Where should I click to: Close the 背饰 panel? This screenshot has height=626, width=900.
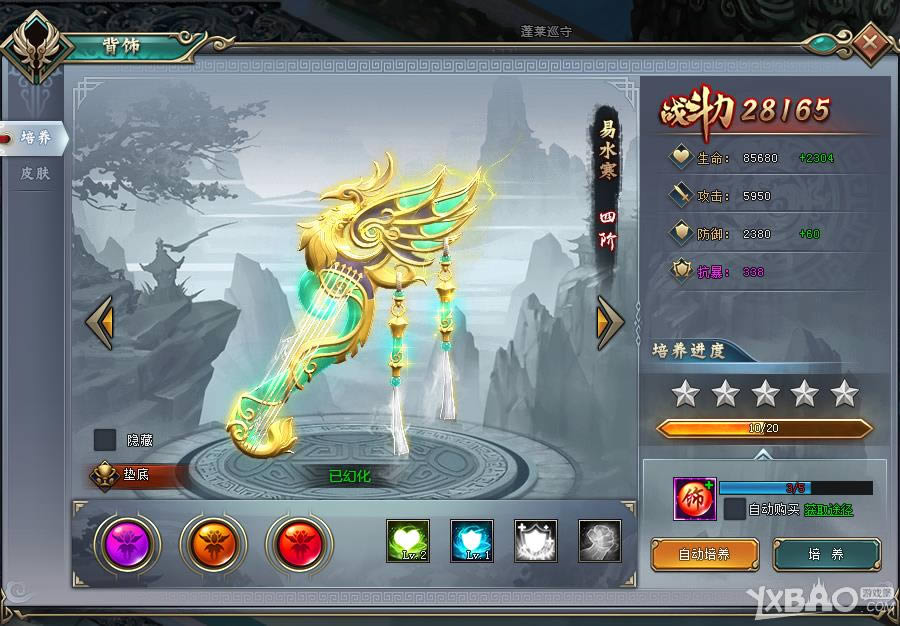871,43
